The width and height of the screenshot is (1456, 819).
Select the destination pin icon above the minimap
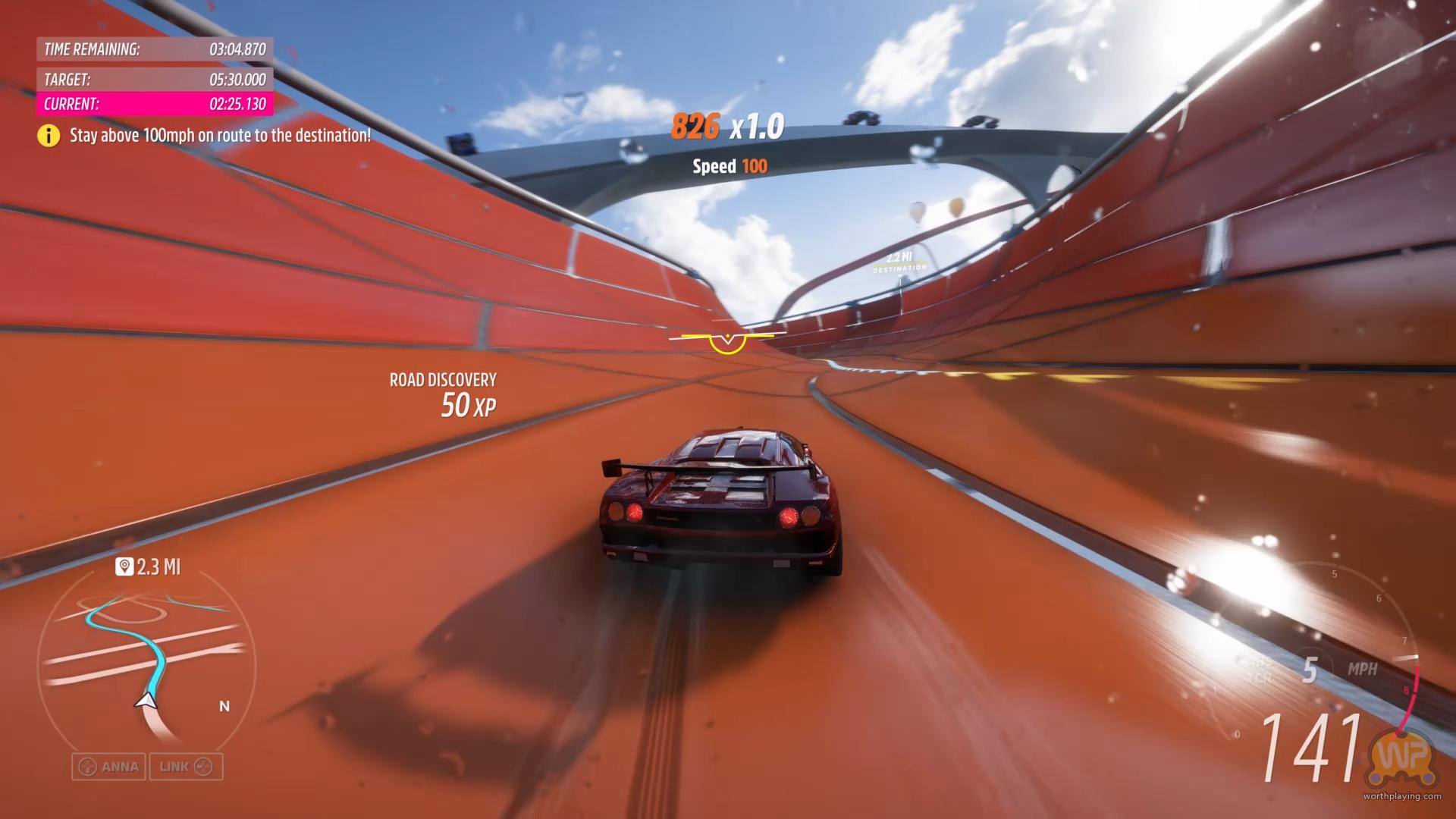(124, 566)
